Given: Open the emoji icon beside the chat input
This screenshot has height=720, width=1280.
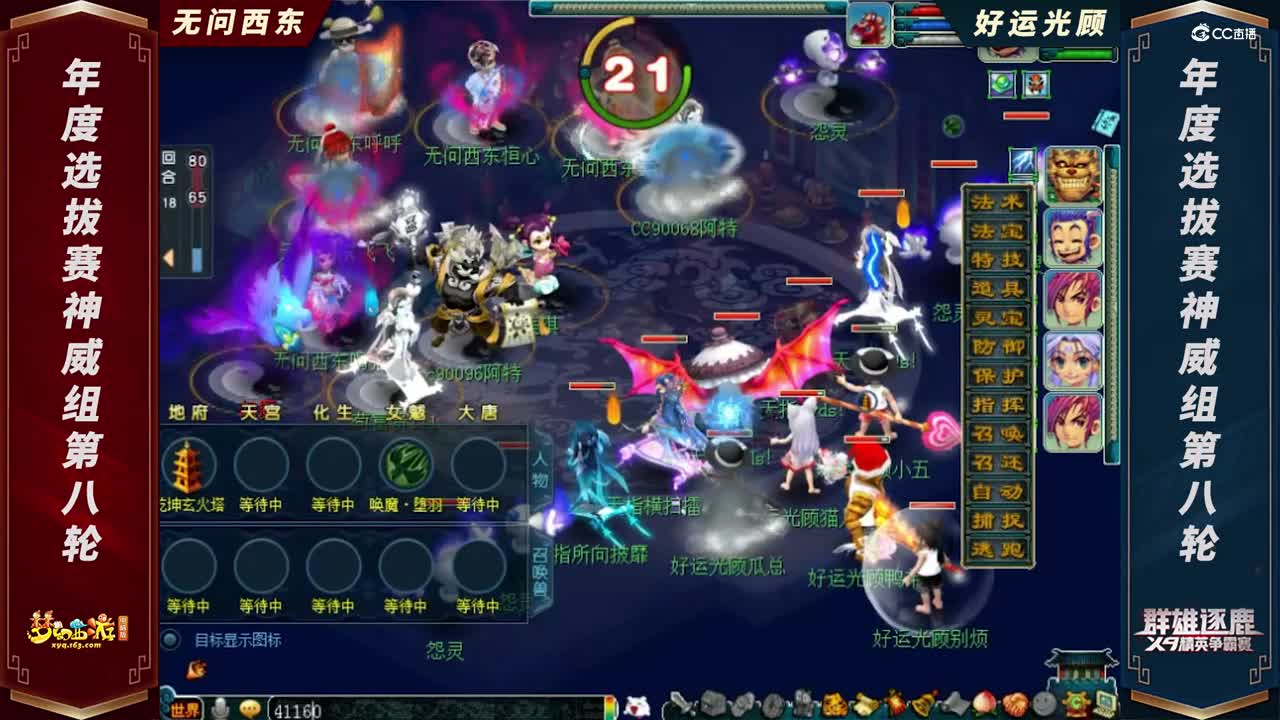Looking at the screenshot, I should 249,708.
